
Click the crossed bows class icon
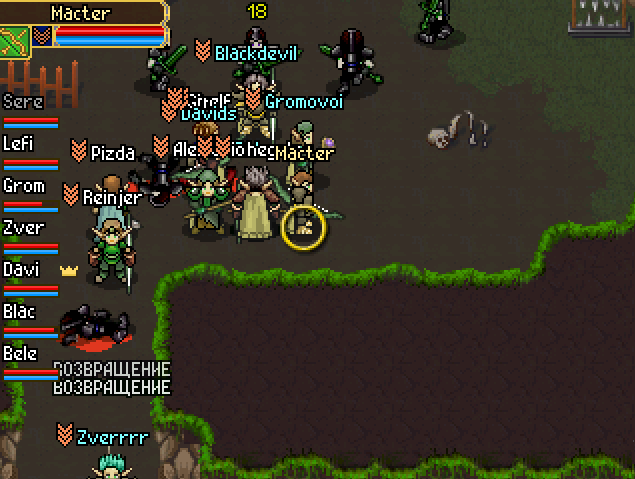(x=14, y=42)
